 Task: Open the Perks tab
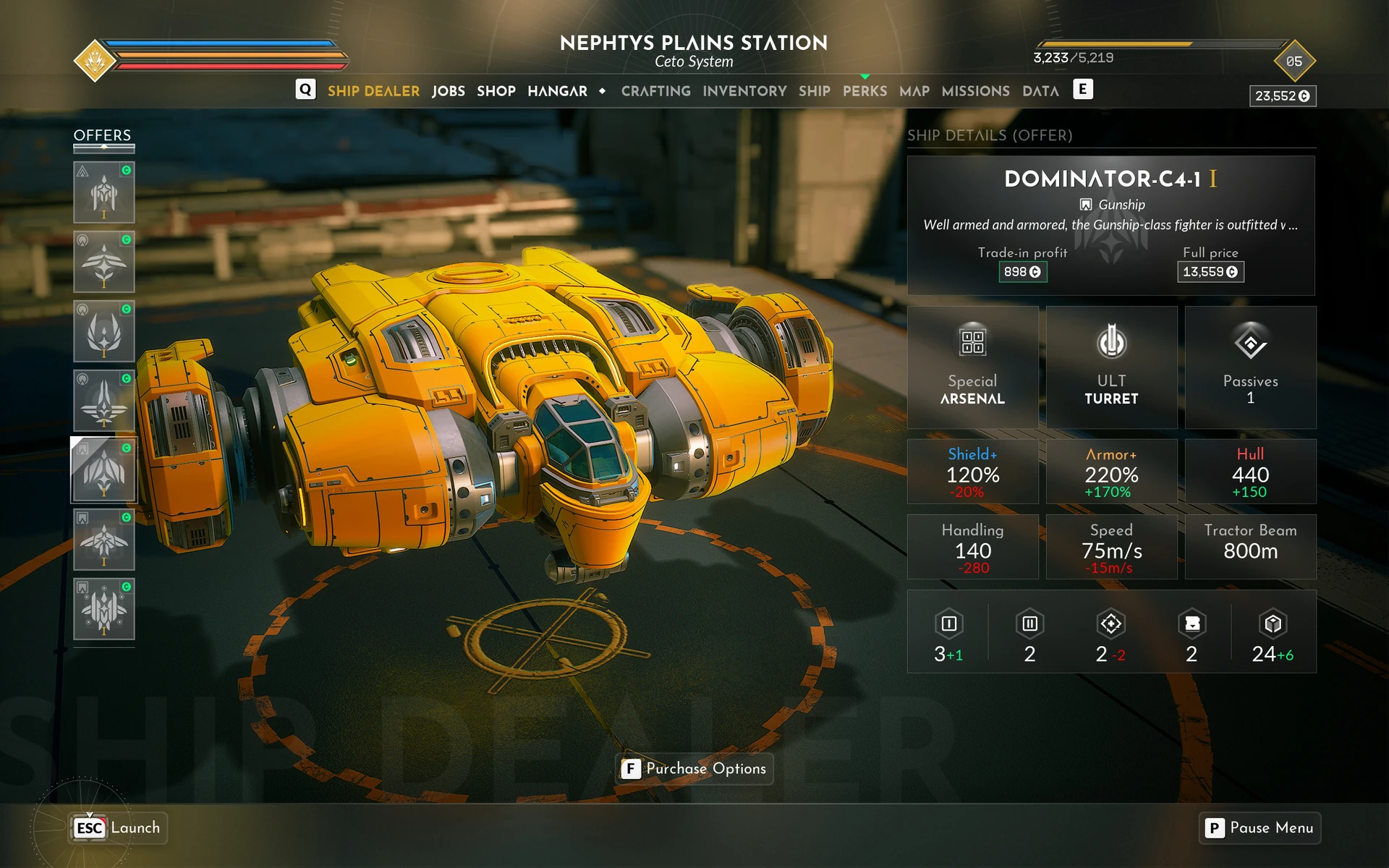(x=865, y=91)
